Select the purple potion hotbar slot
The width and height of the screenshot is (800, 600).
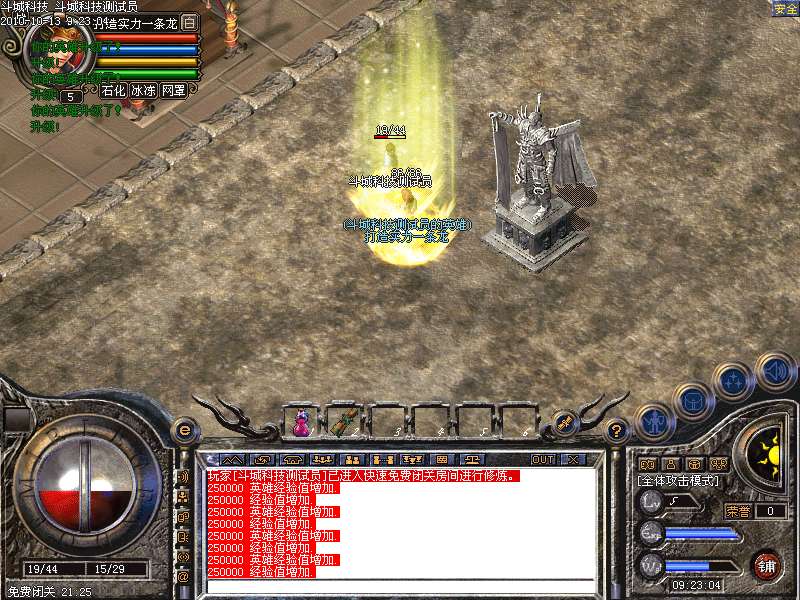pyautogui.click(x=300, y=422)
